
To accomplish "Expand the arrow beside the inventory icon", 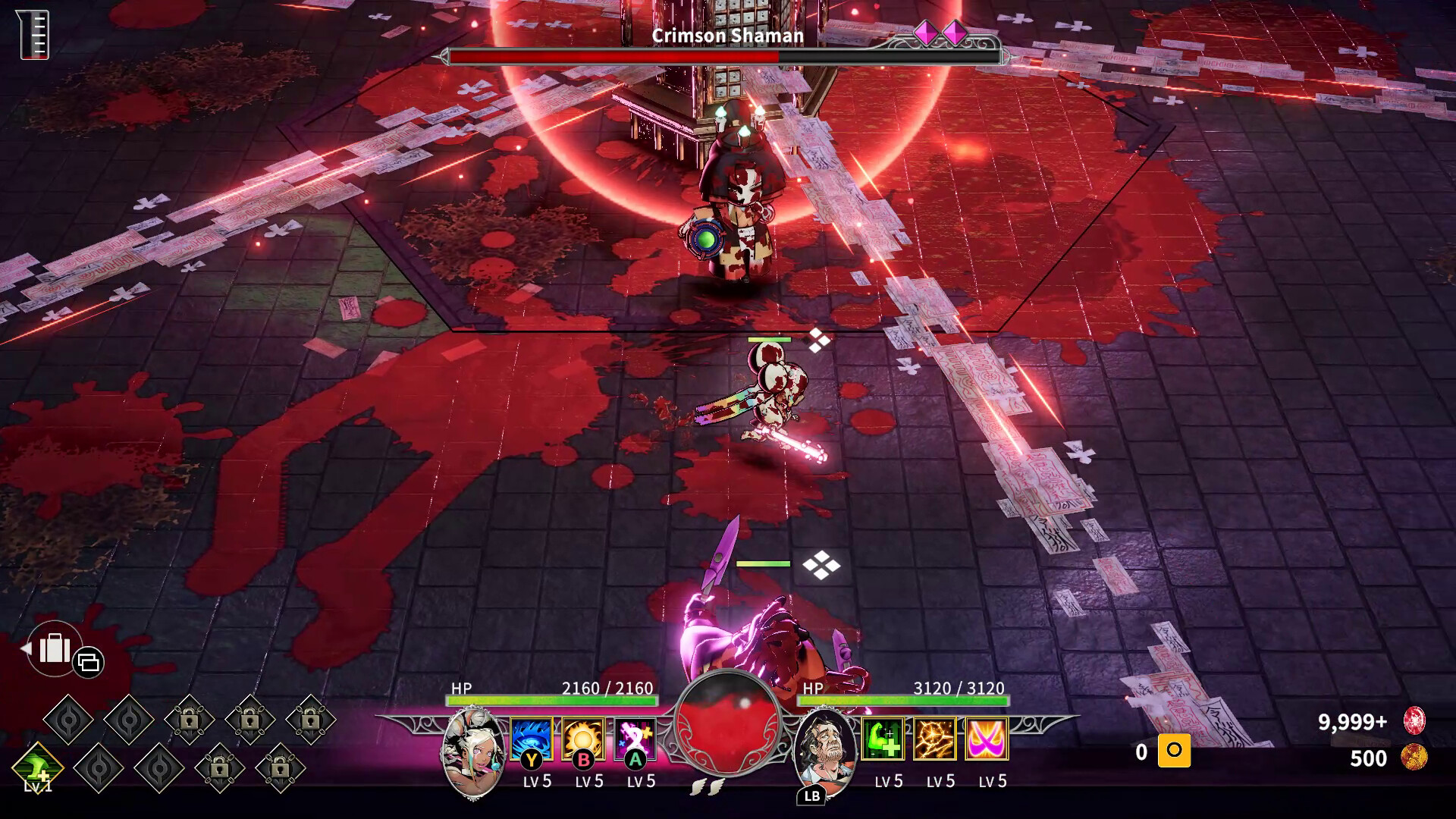I will click(x=27, y=649).
